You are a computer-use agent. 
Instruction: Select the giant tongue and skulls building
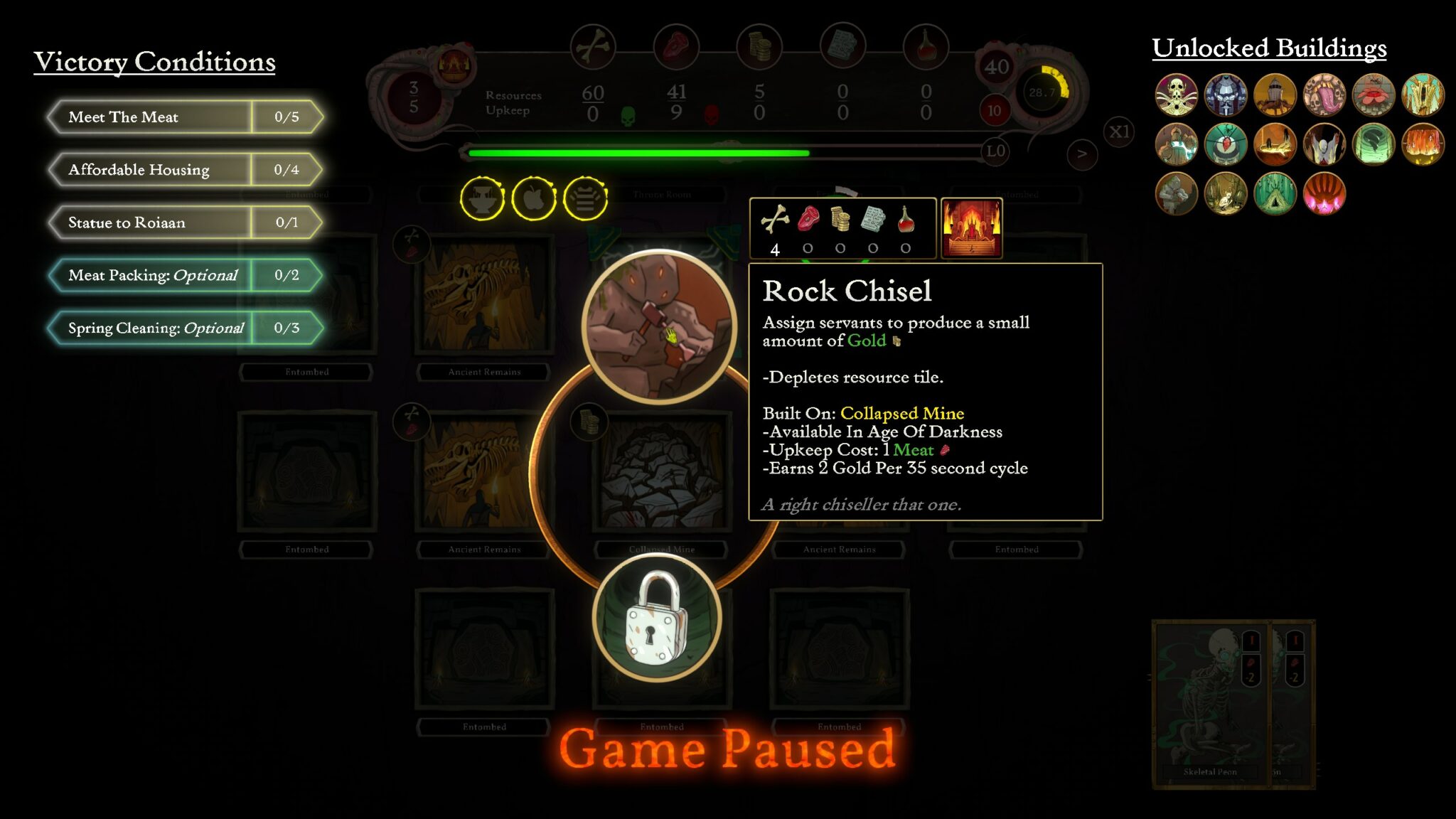1324,95
